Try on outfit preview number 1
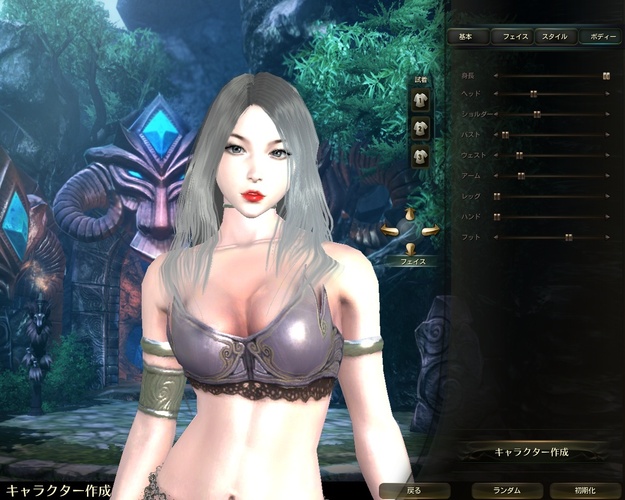625x500 pixels. 421,101
